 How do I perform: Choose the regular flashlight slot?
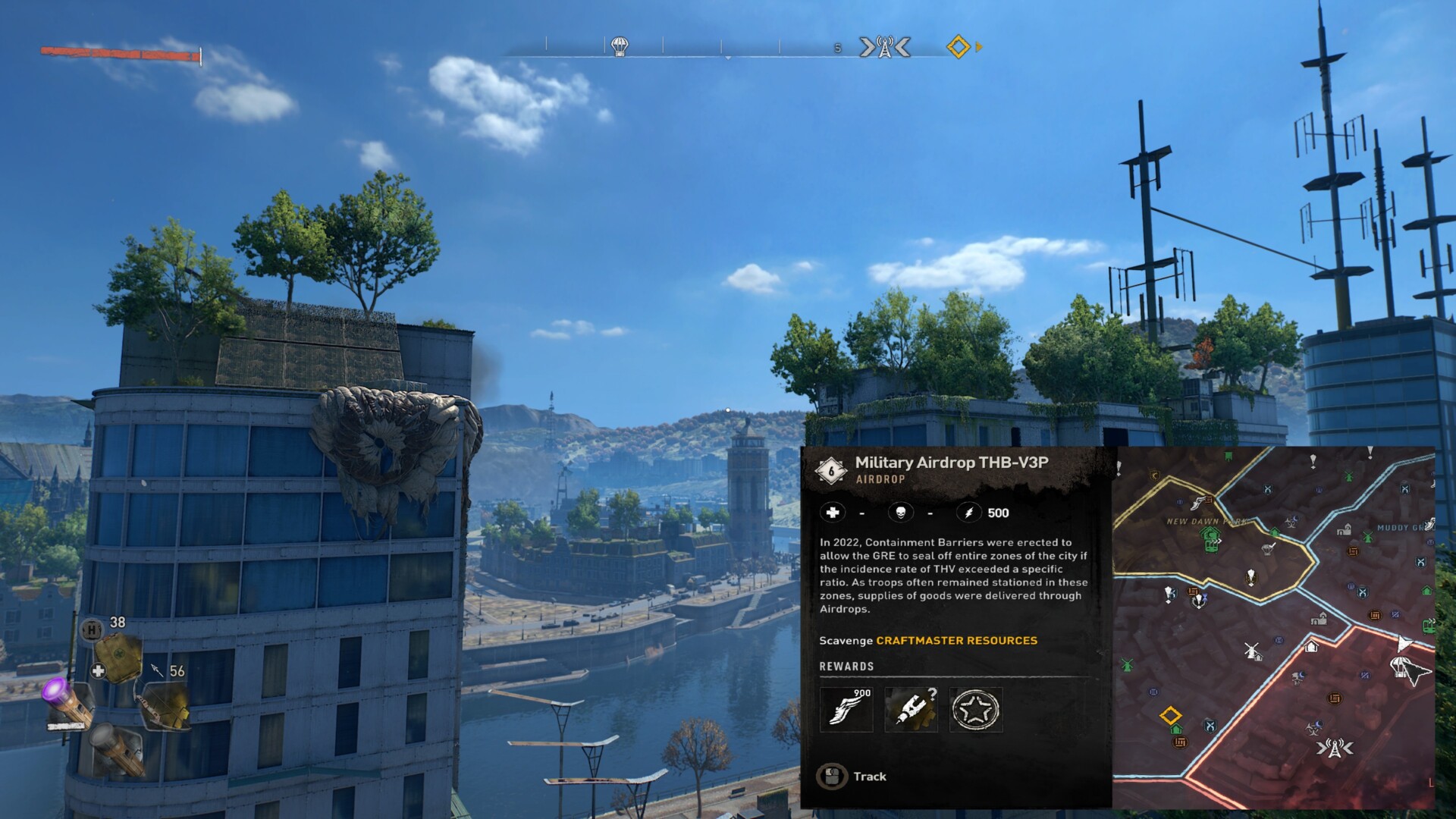(117, 749)
